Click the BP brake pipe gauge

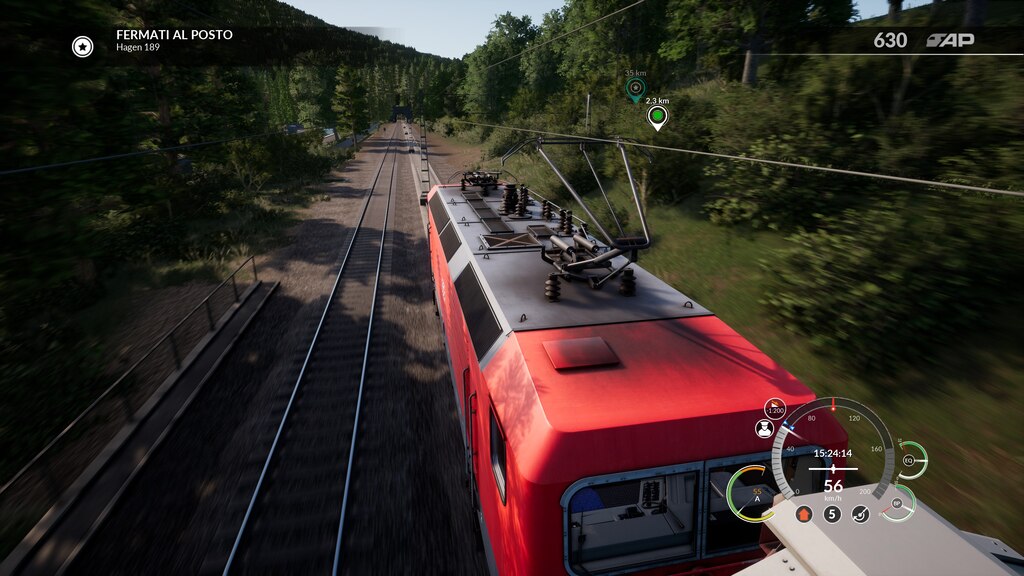(x=898, y=503)
